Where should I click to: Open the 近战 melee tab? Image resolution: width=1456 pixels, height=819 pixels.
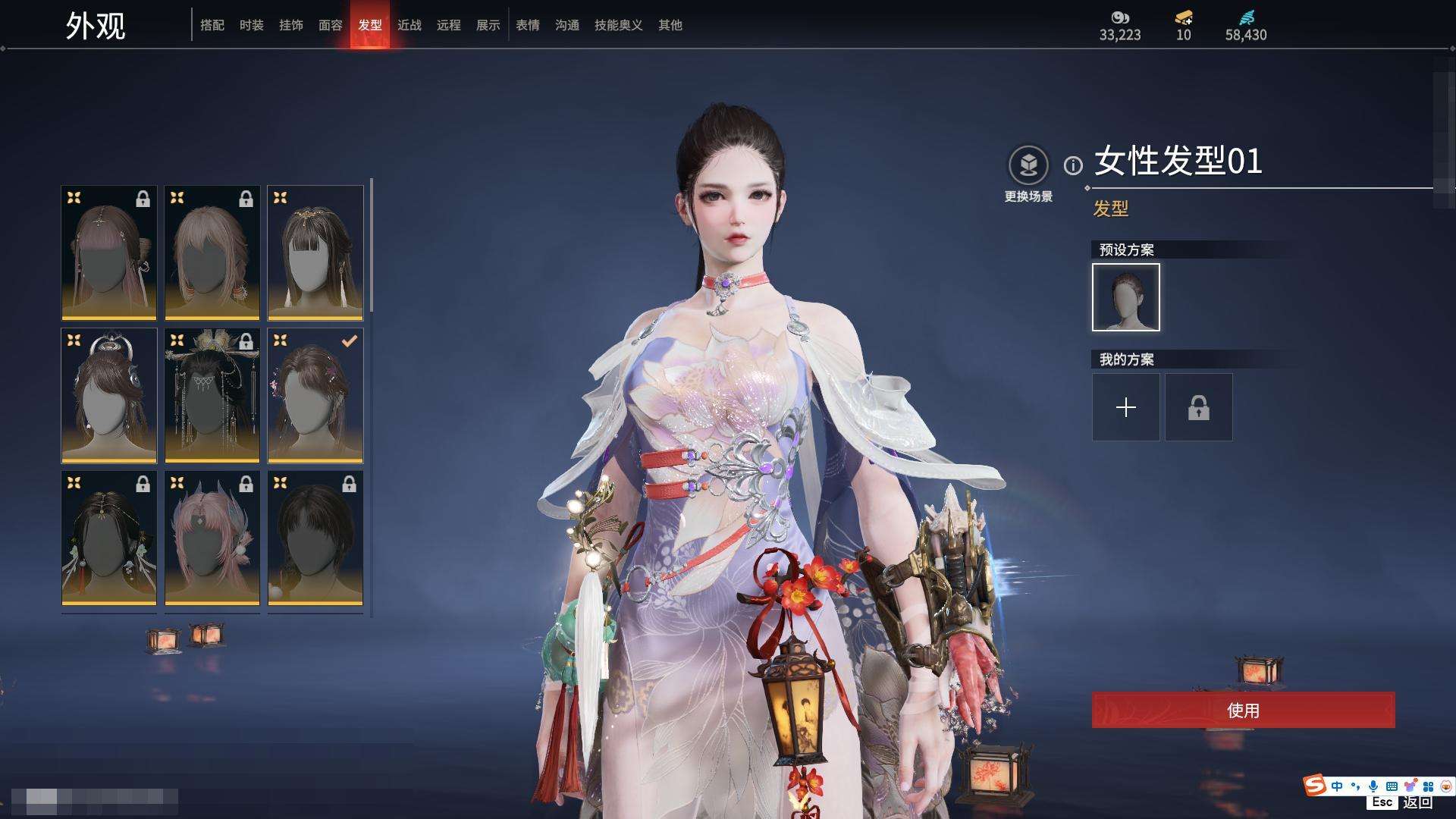409,25
